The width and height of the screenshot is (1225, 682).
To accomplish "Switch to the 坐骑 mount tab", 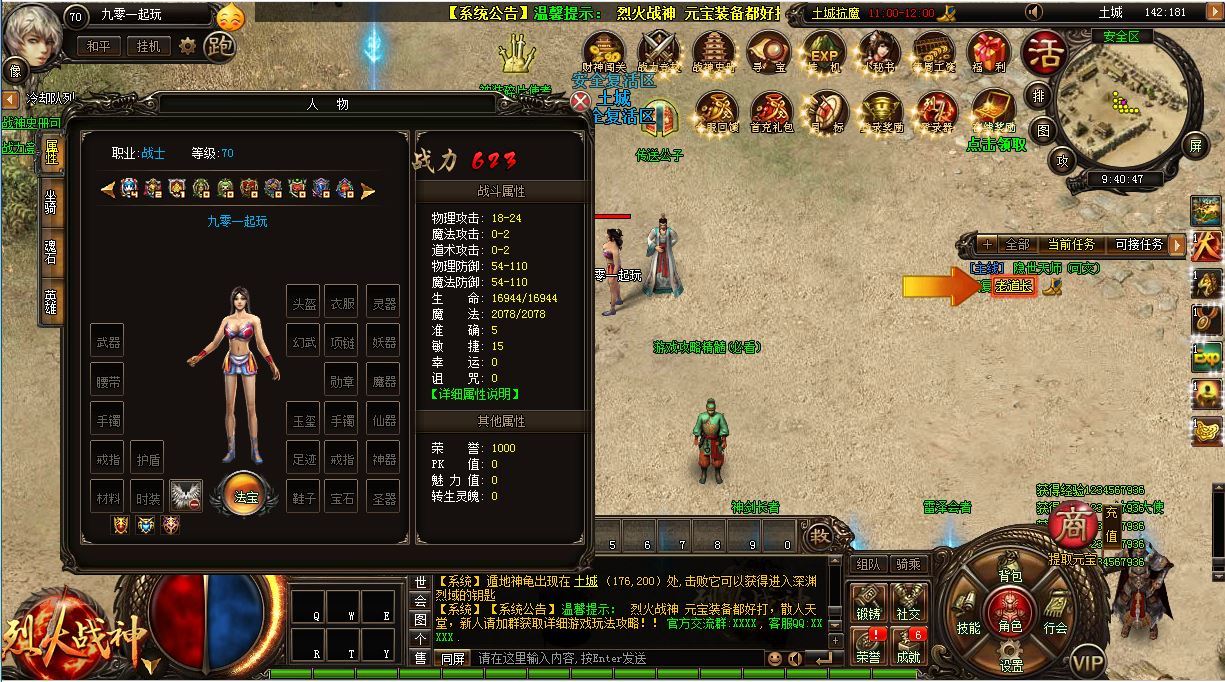I will coord(50,201).
